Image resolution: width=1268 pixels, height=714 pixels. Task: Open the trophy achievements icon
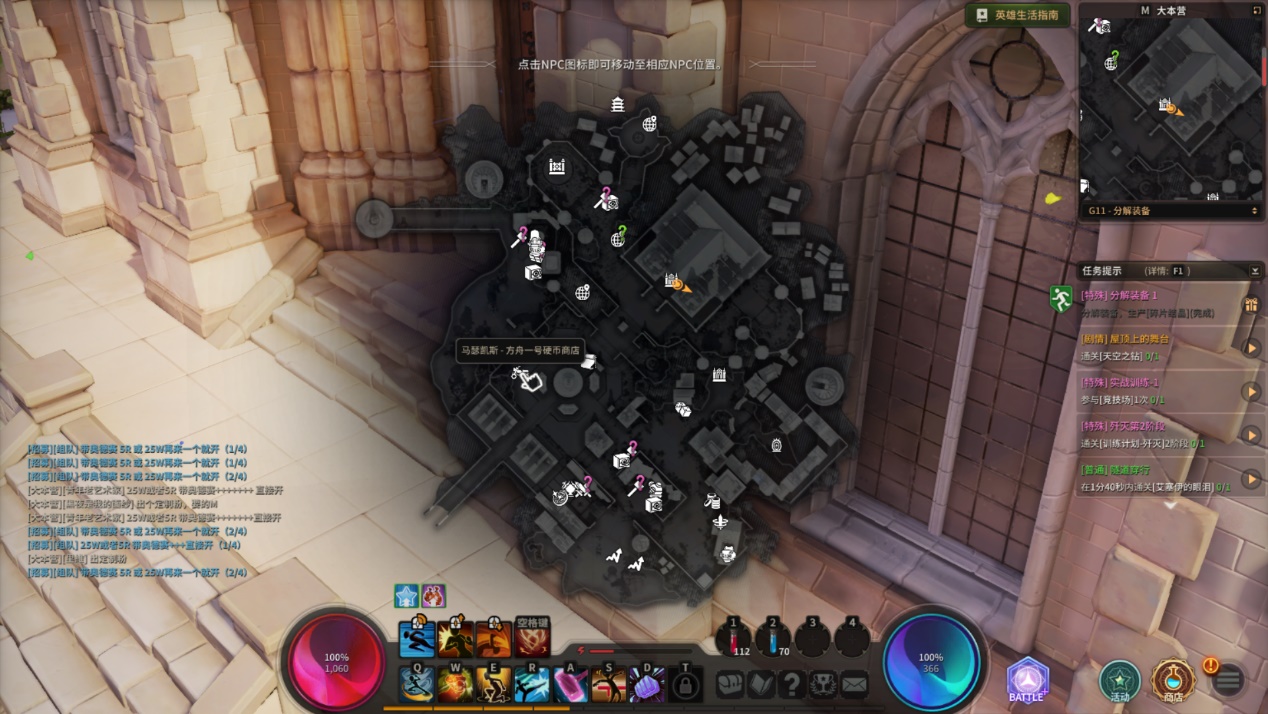click(x=823, y=685)
